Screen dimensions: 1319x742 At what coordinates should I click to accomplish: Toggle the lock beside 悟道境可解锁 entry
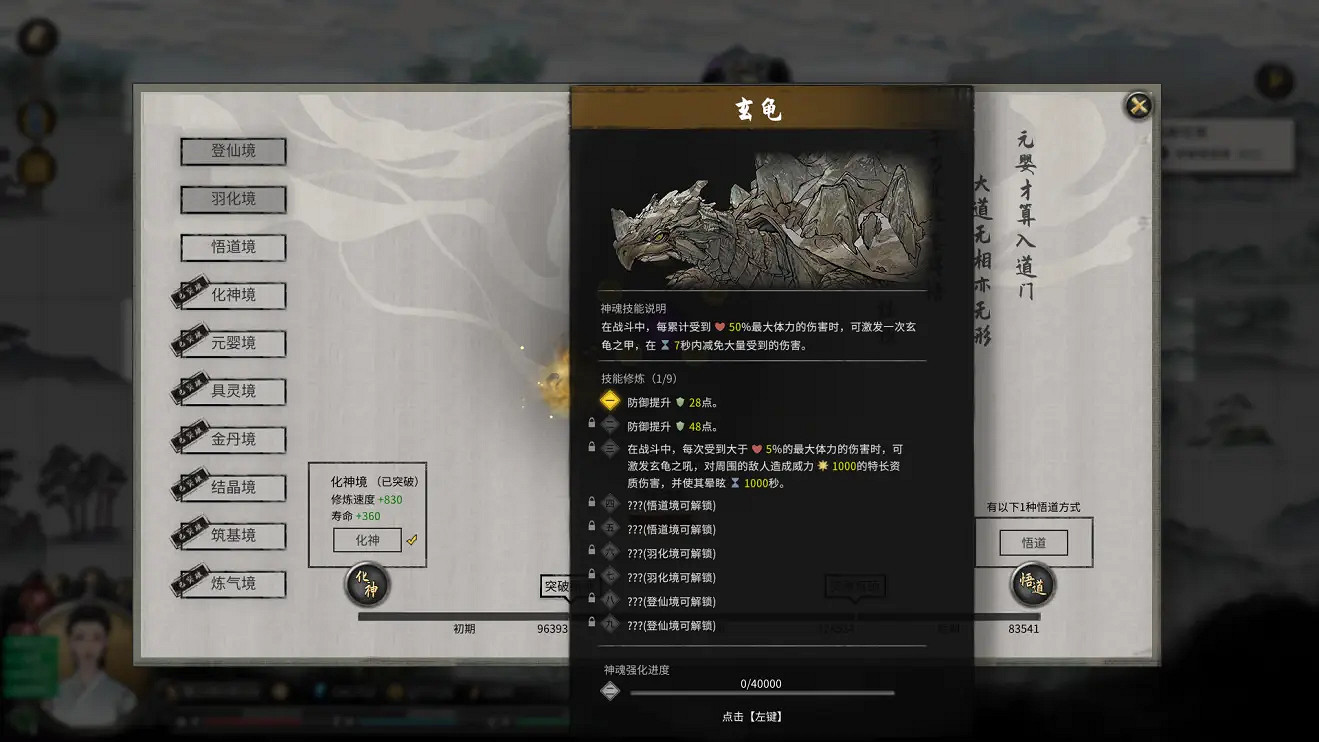(x=590, y=503)
